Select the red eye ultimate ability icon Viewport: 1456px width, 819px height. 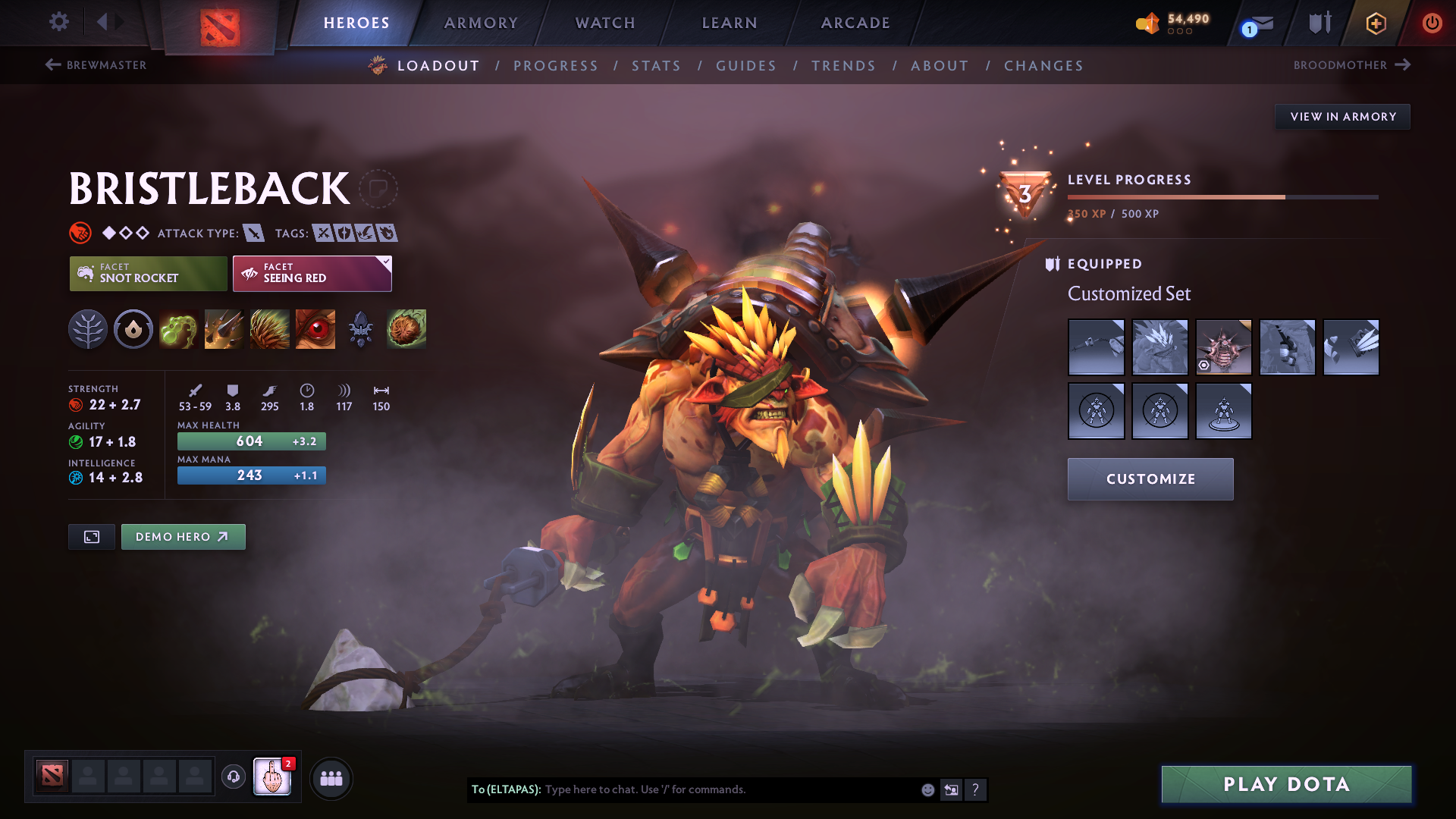[315, 329]
